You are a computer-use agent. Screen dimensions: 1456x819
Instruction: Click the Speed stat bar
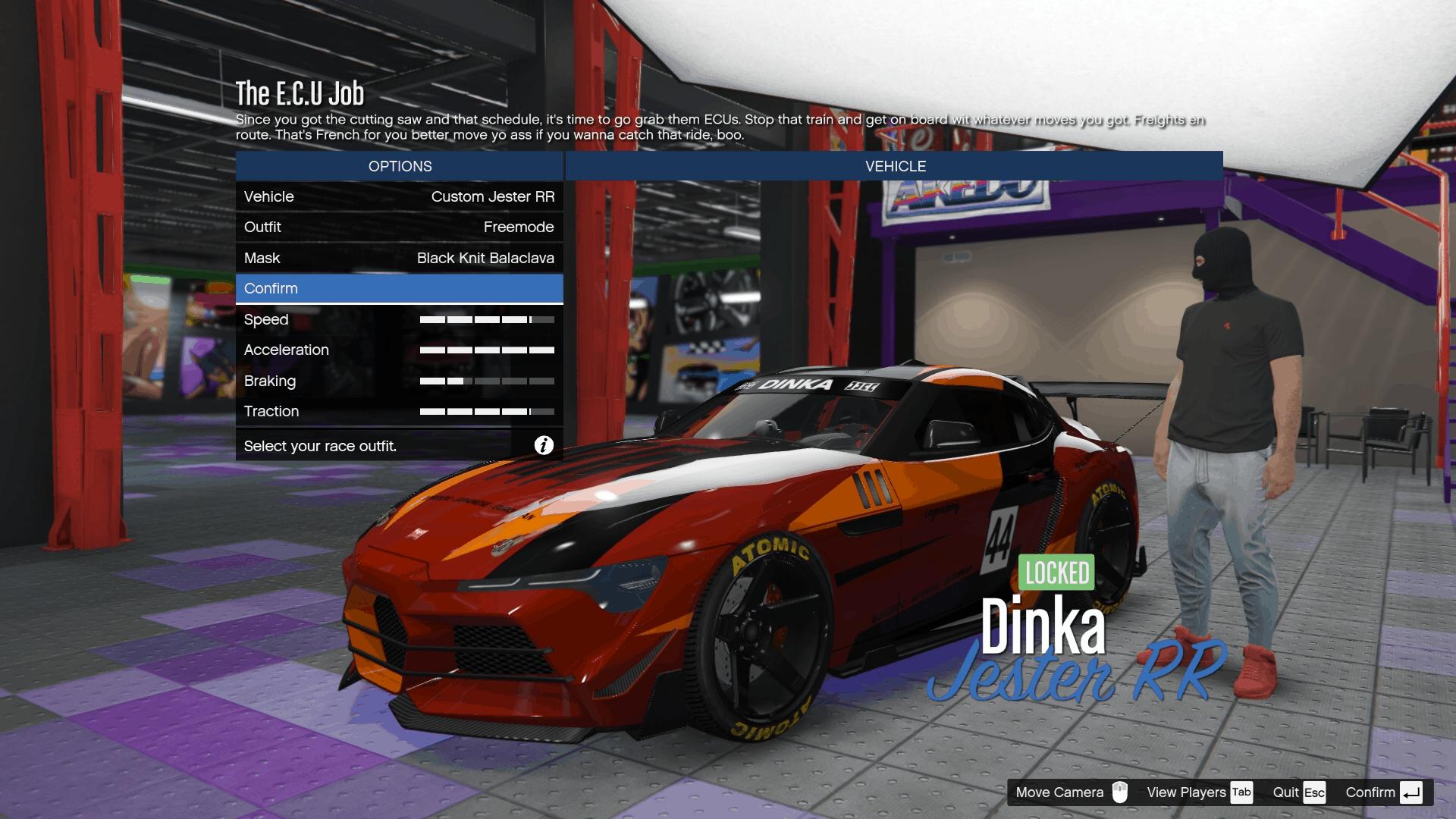pyautogui.click(x=488, y=319)
